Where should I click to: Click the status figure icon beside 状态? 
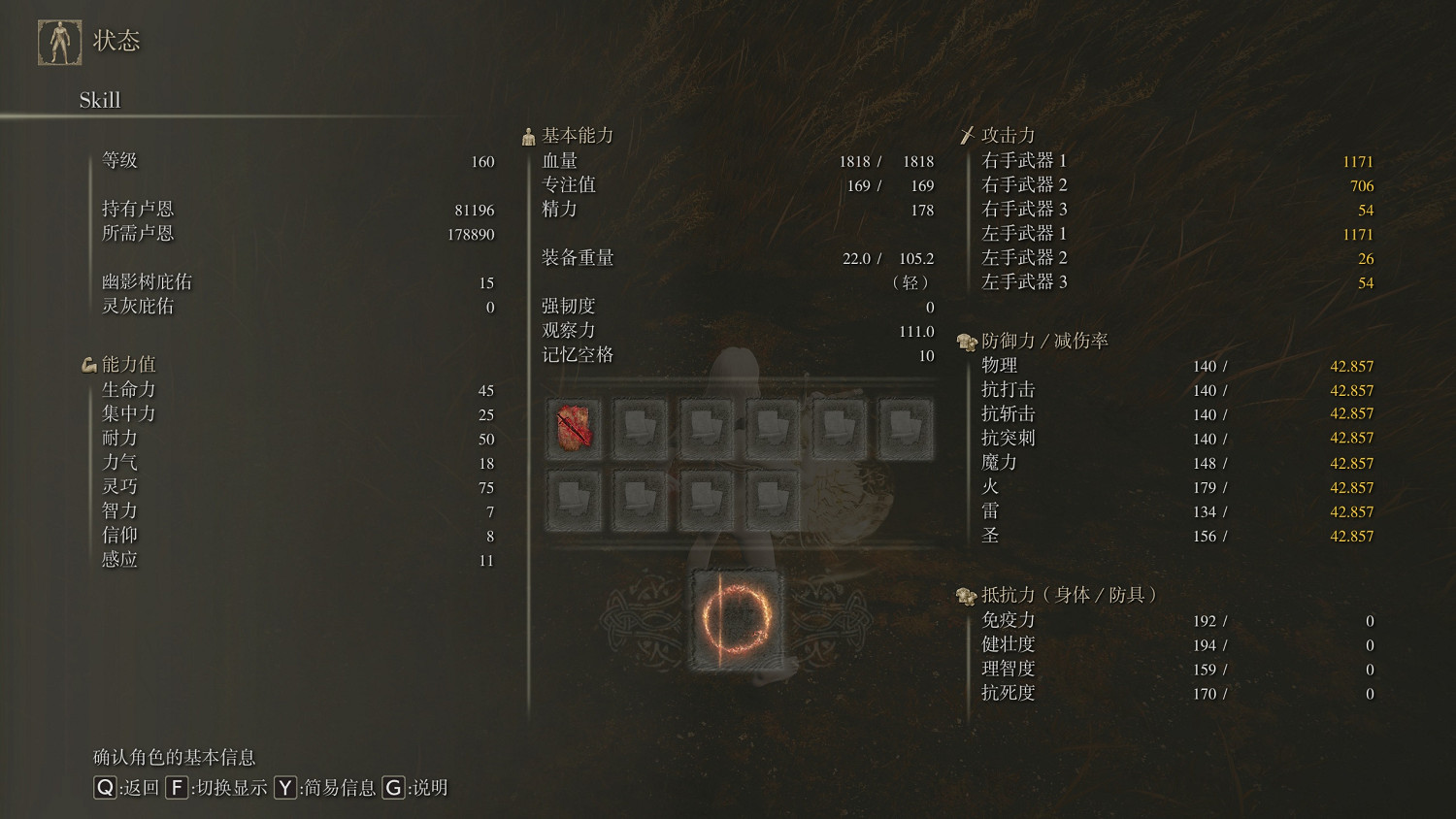(x=58, y=41)
